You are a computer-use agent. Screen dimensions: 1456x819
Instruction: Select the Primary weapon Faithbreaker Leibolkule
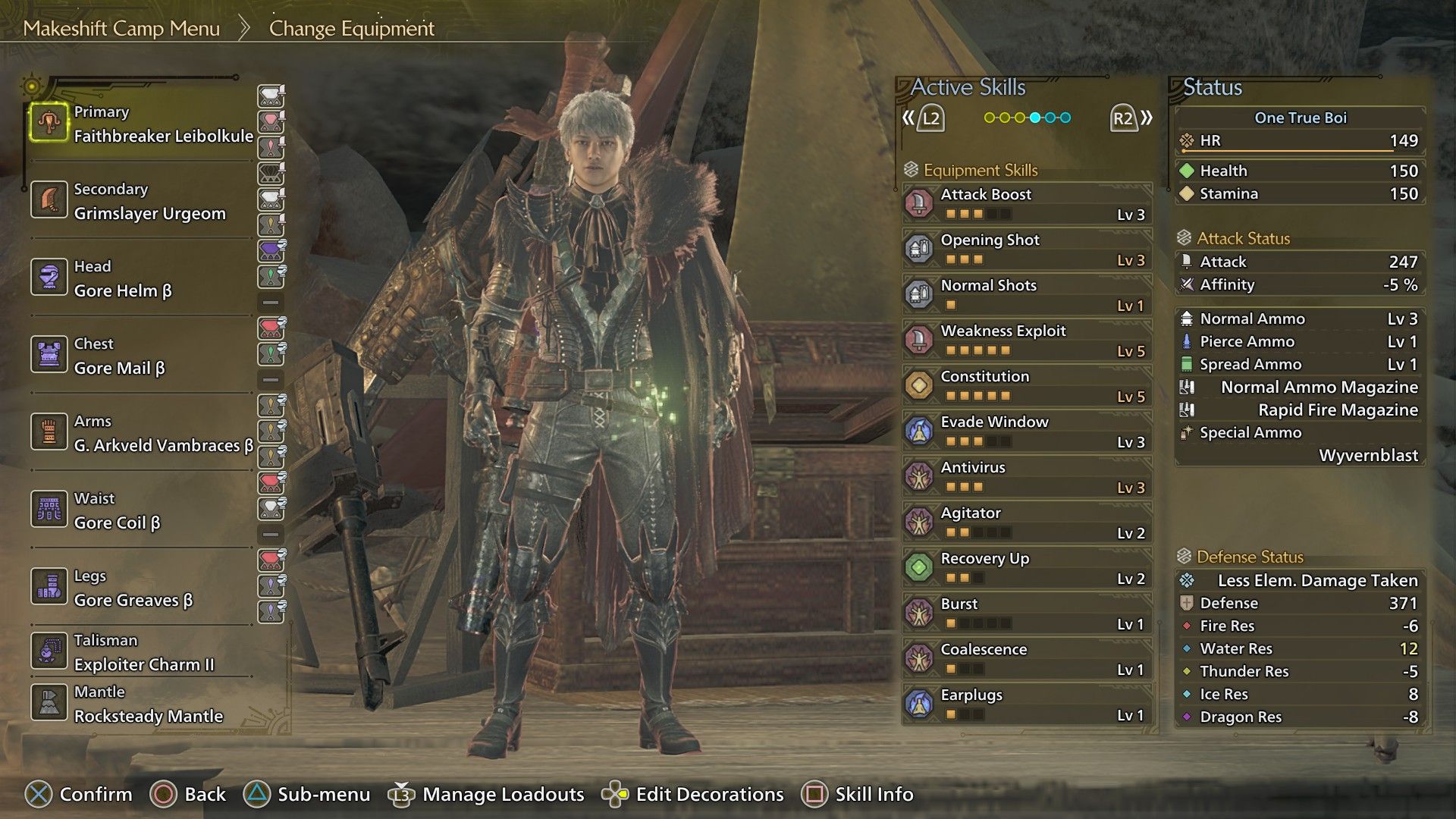pyautogui.click(x=144, y=124)
